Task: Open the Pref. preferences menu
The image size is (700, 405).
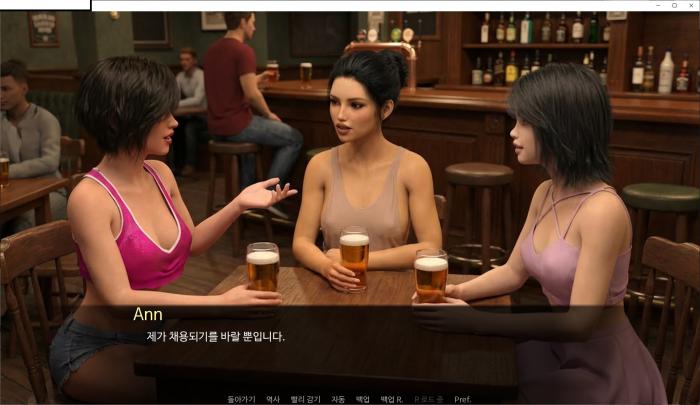Action: 462,399
